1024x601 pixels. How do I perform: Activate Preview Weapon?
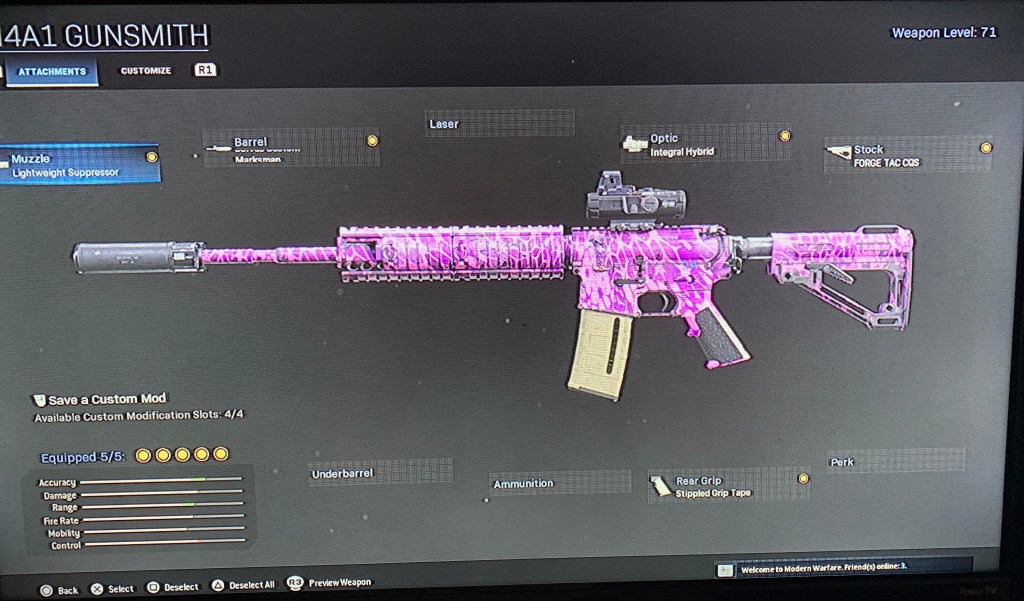(x=331, y=583)
